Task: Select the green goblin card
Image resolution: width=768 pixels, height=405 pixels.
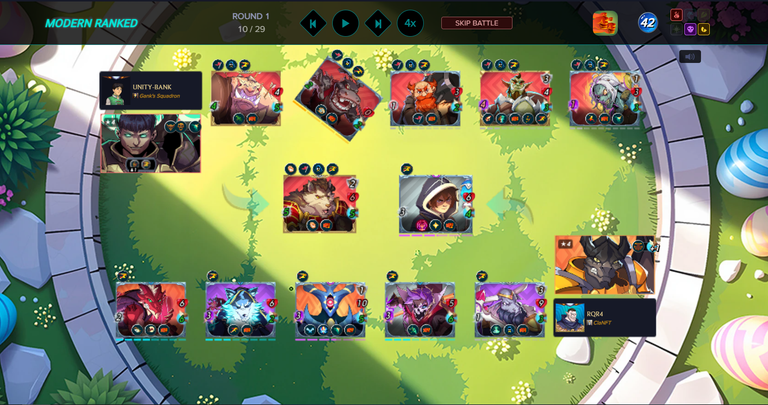Action: pos(515,98)
